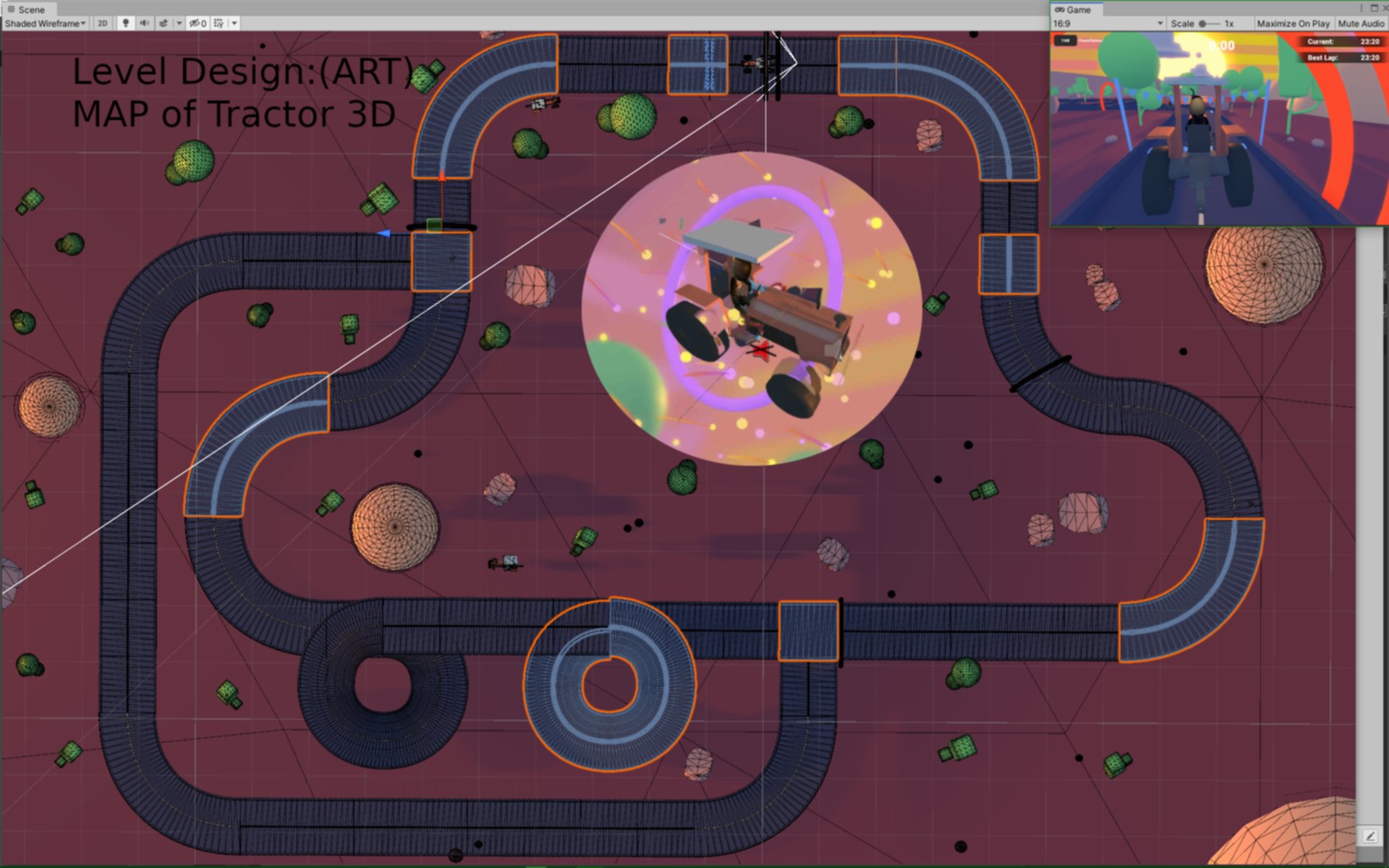This screenshot has width=1389, height=868.
Task: Switch to the Game tab
Action: (1078, 9)
